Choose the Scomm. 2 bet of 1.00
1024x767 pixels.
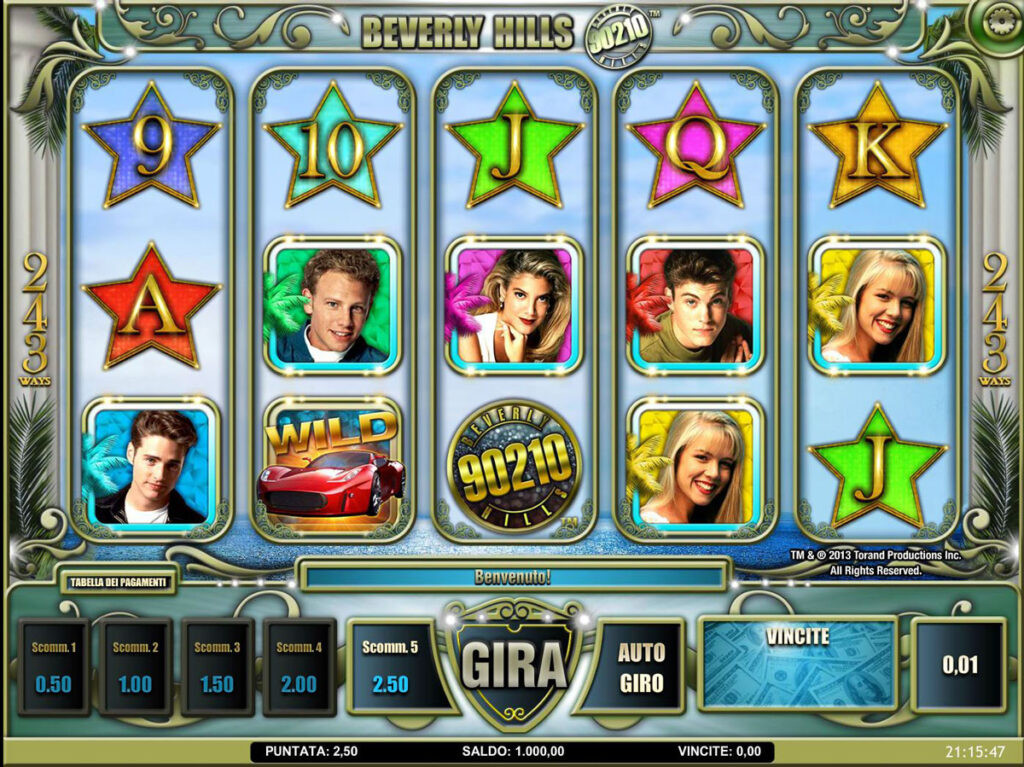click(135, 667)
